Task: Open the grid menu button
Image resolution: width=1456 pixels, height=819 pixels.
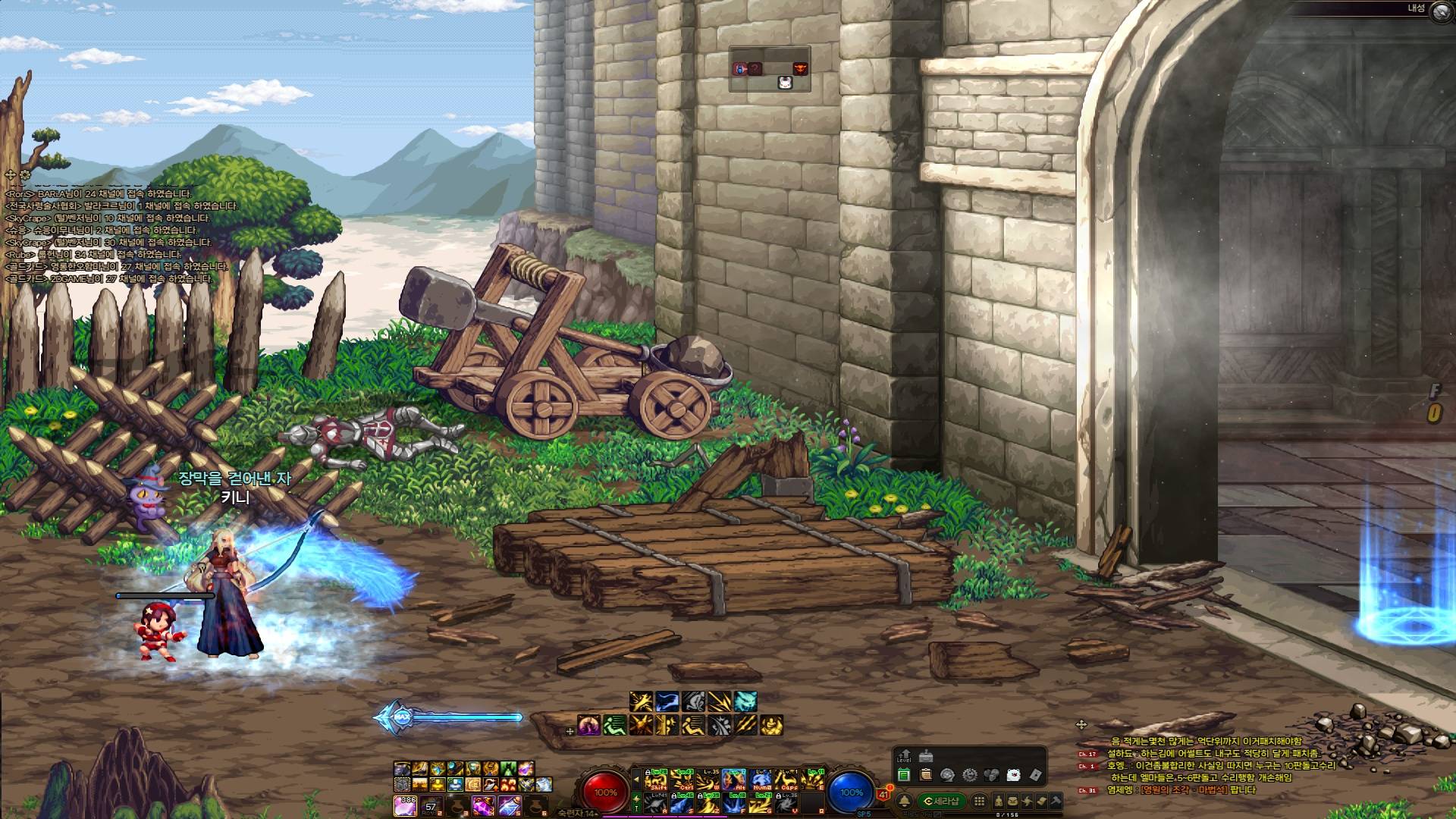Action: (x=980, y=801)
